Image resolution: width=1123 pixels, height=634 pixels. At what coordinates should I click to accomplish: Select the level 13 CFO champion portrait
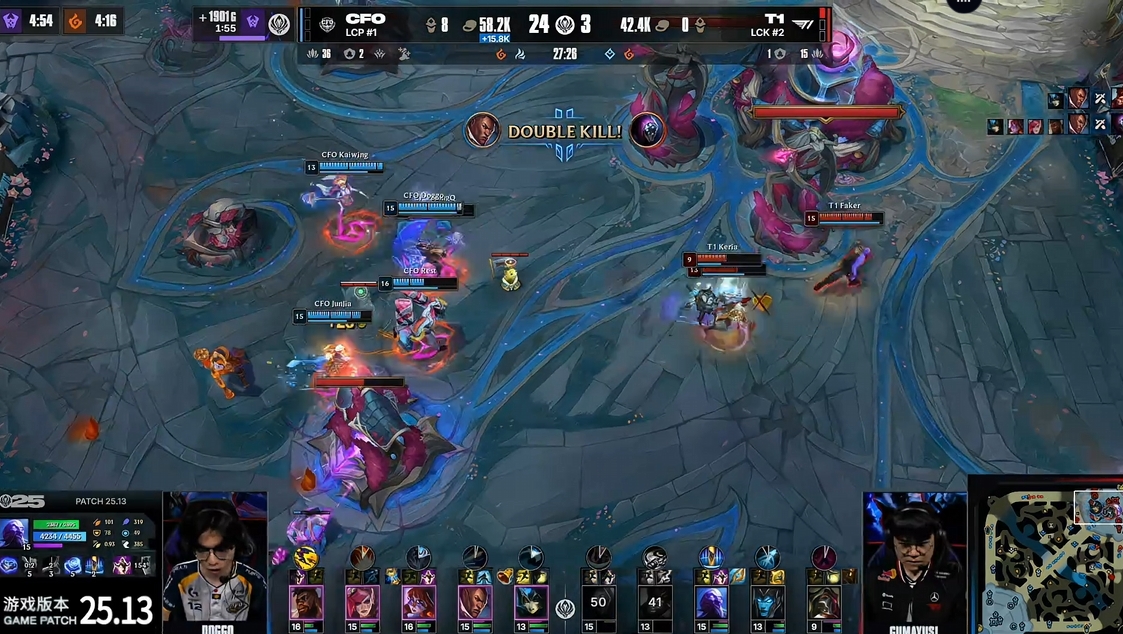click(x=531, y=602)
